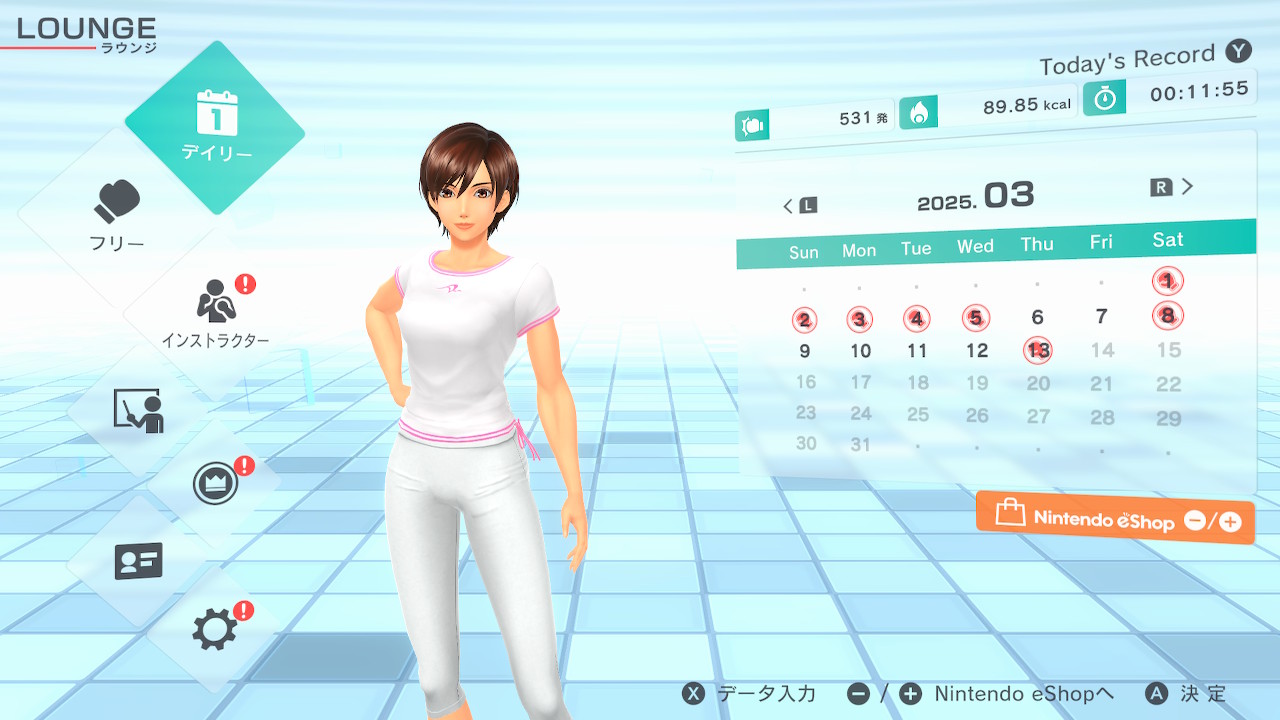1280x720 pixels.
Task: Select March 5 on the calendar
Action: (x=976, y=318)
